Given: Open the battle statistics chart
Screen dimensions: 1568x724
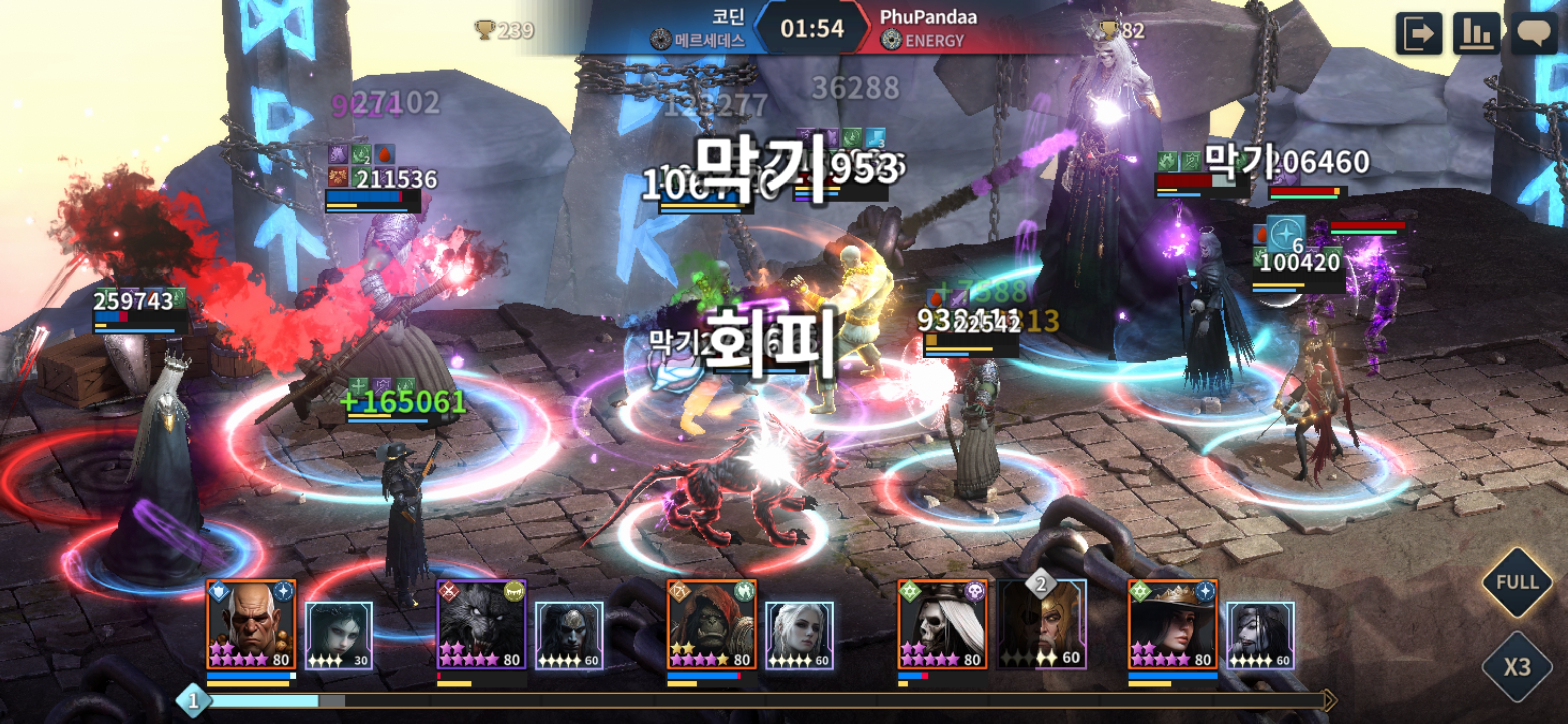Looking at the screenshot, I should (x=1476, y=33).
